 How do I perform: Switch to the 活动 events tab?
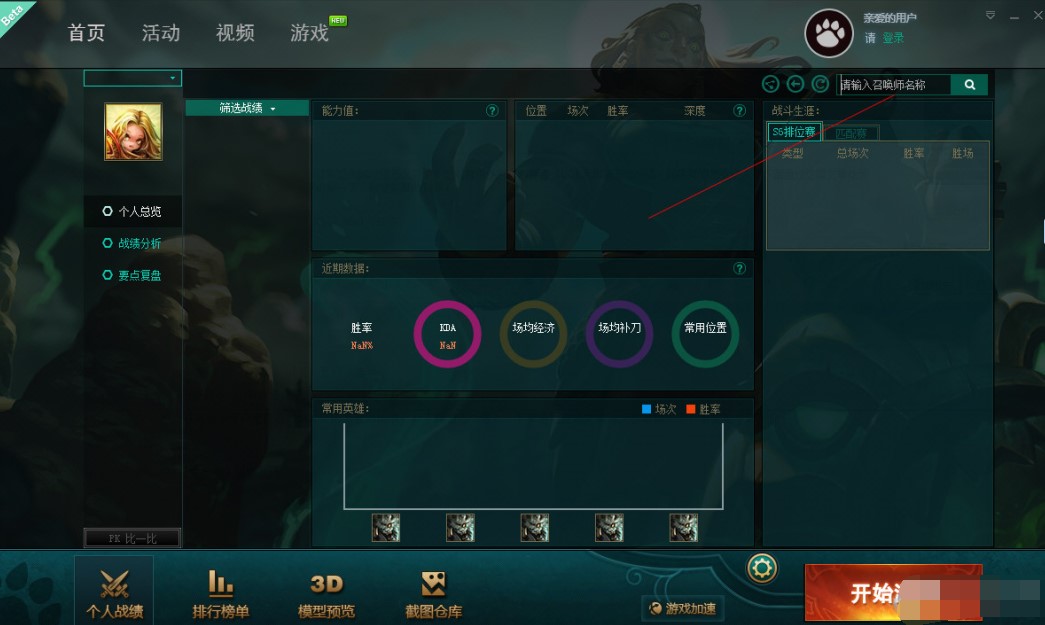161,33
